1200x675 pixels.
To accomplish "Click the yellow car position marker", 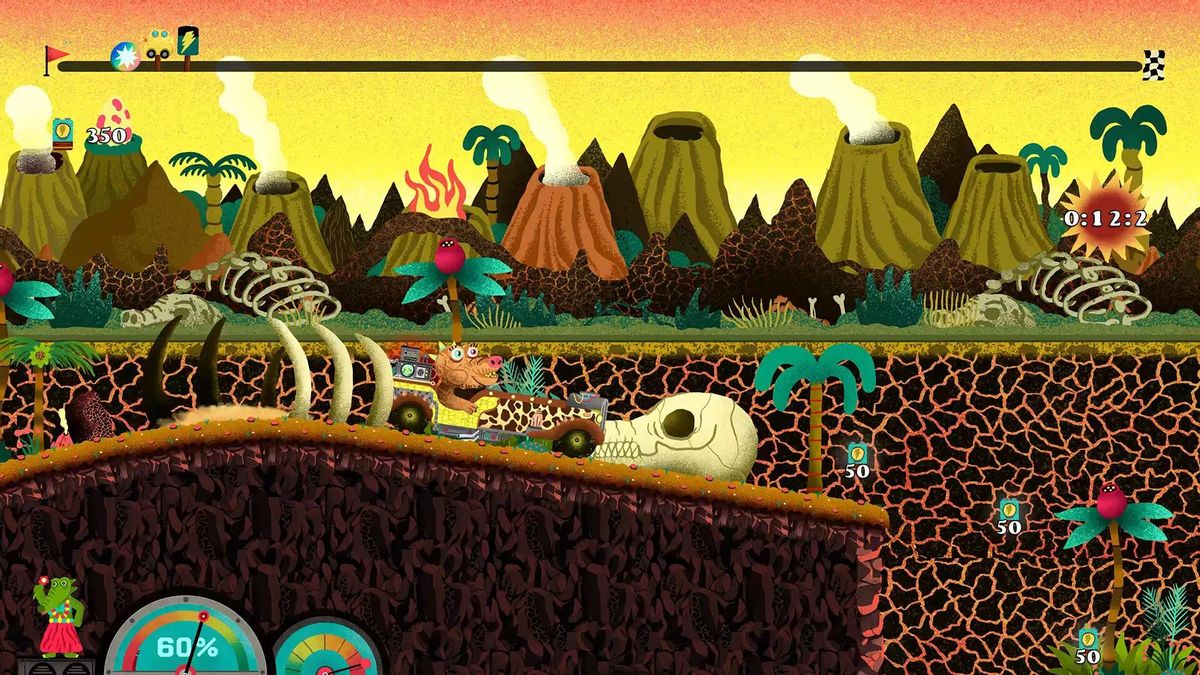I will click(x=157, y=45).
